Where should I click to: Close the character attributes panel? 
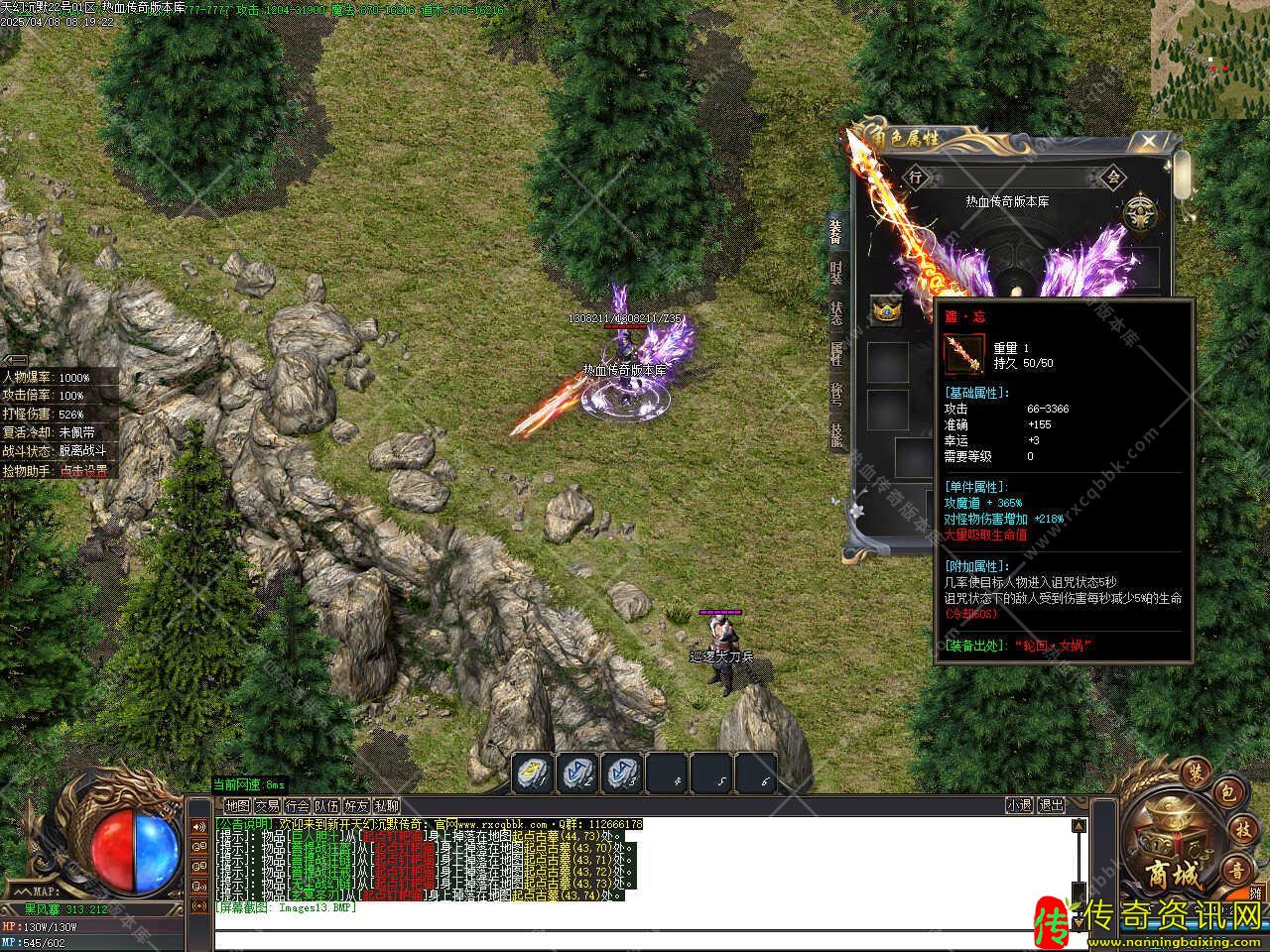pyautogui.click(x=1148, y=142)
